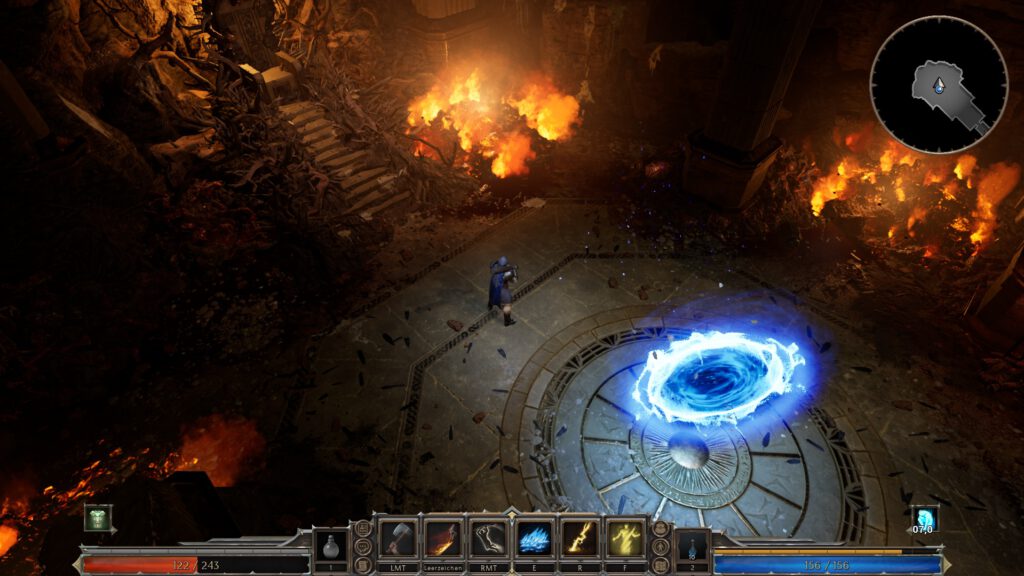Open the minimap
This screenshot has height=576, width=1024.
[x=938, y=84]
